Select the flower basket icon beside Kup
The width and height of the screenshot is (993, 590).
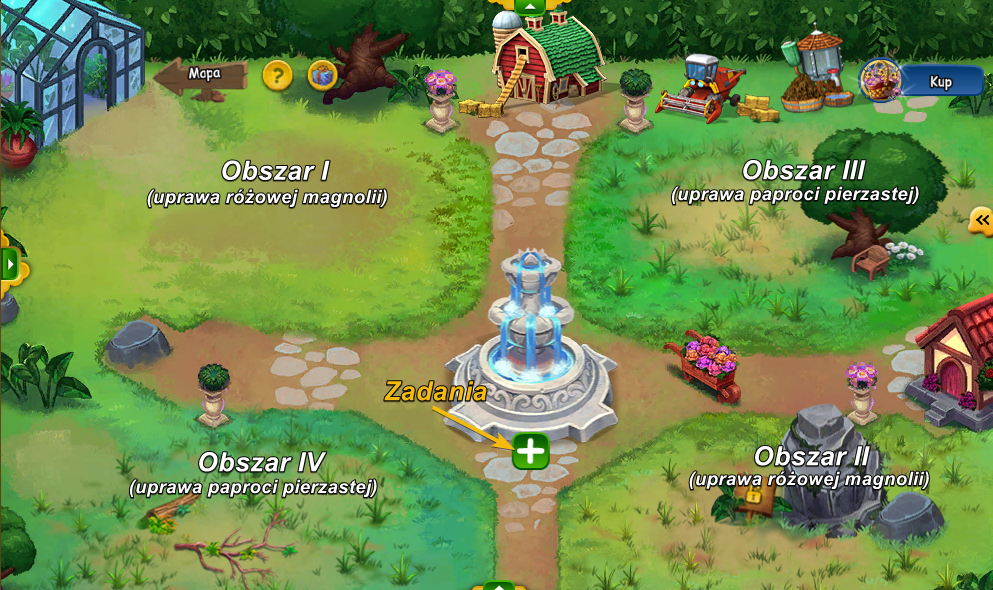coord(881,80)
